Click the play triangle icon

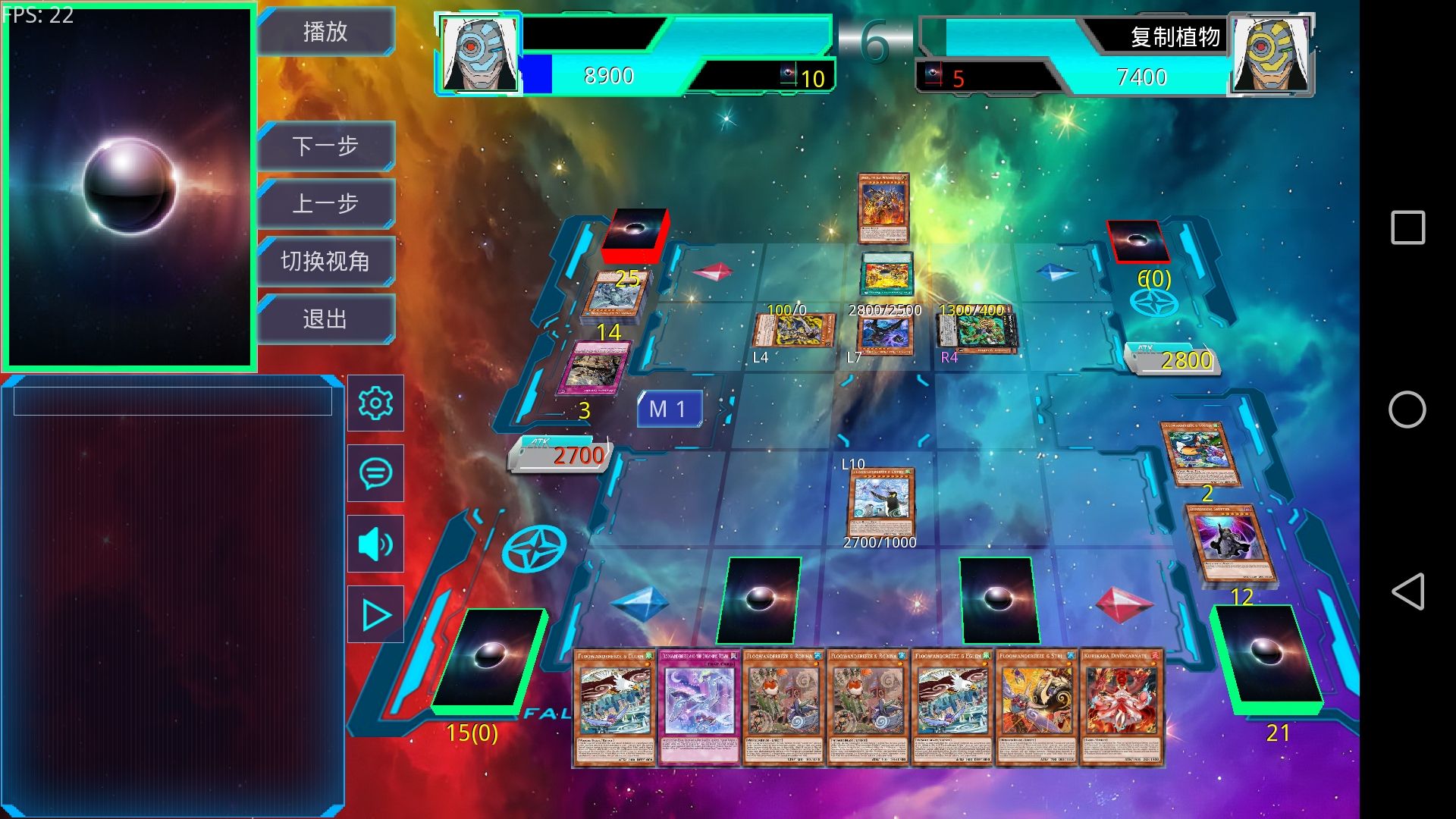pos(375,615)
